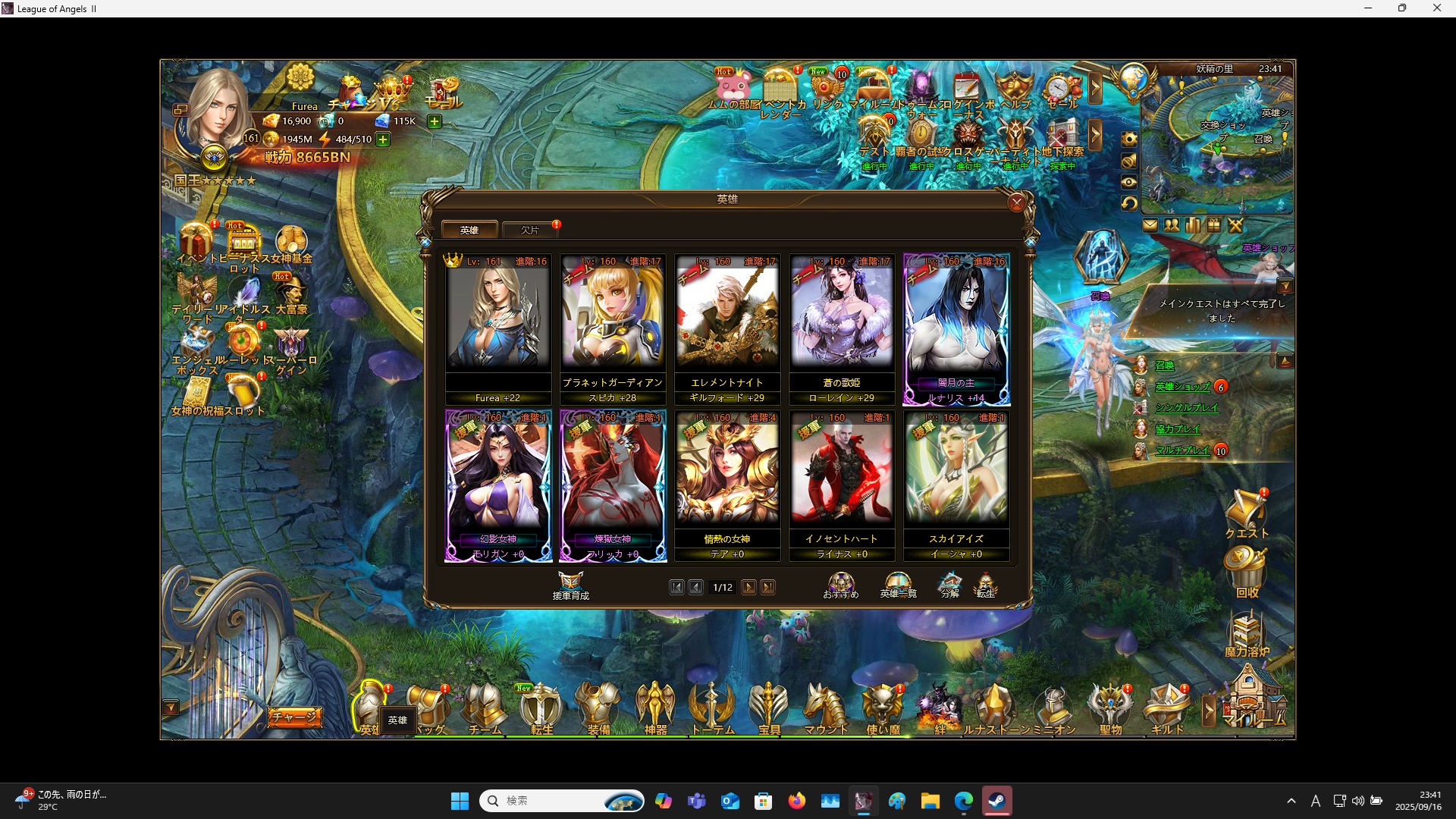Open the クエスト quest icon

click(1246, 513)
